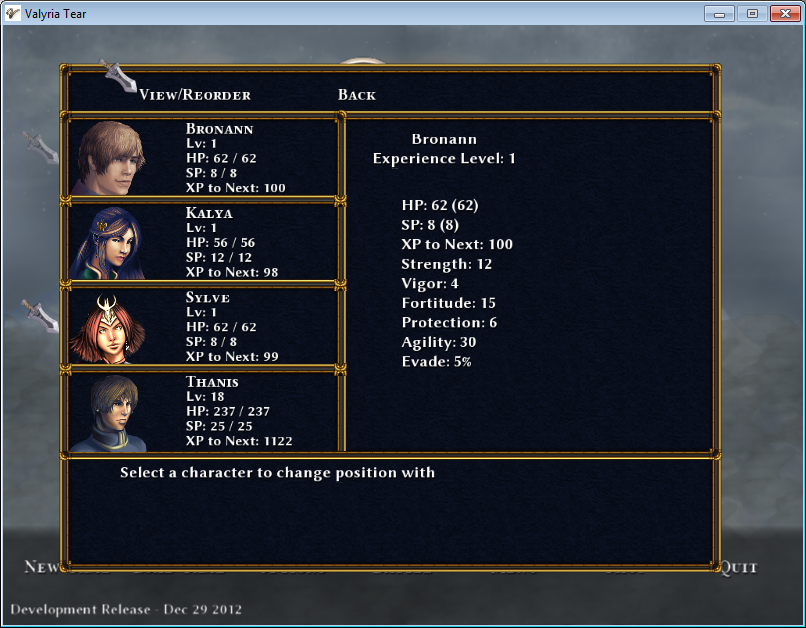Maximize the Valyria Tear window
This screenshot has height=628, width=806.
(x=750, y=13)
